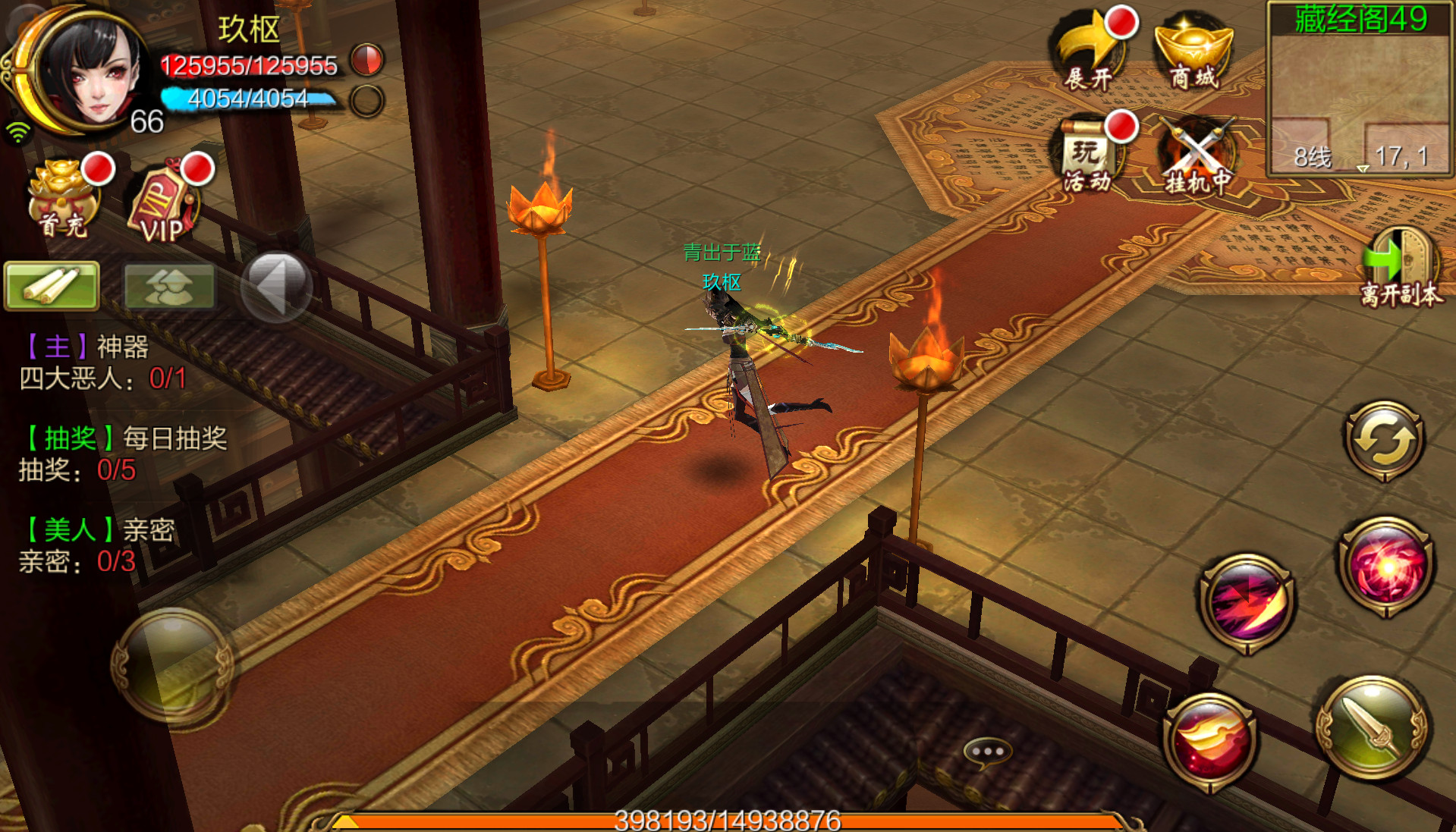
Task: Tap the circular arrows switch-target button
Action: point(1384,441)
